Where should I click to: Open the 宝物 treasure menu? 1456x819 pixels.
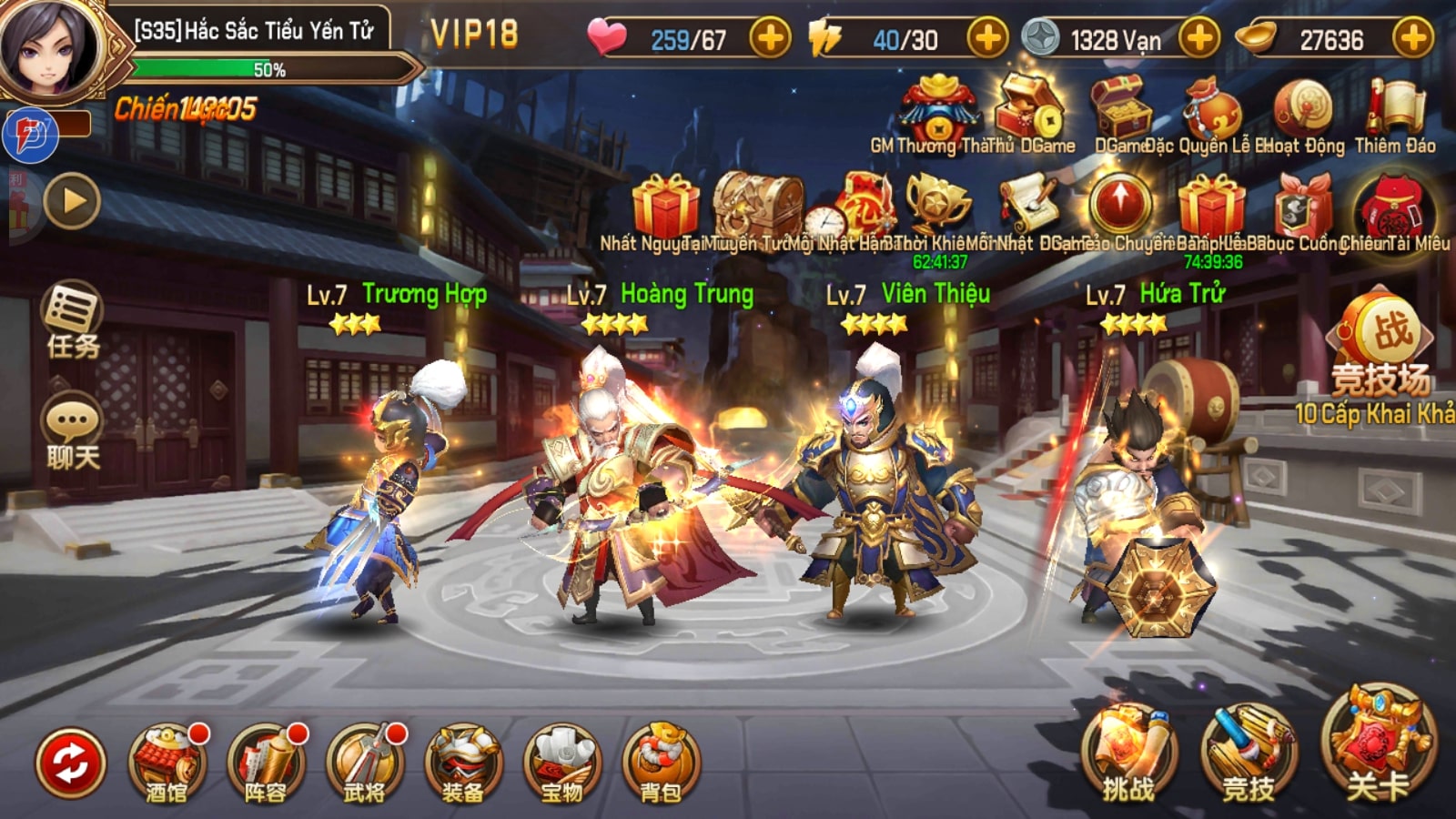[x=561, y=764]
